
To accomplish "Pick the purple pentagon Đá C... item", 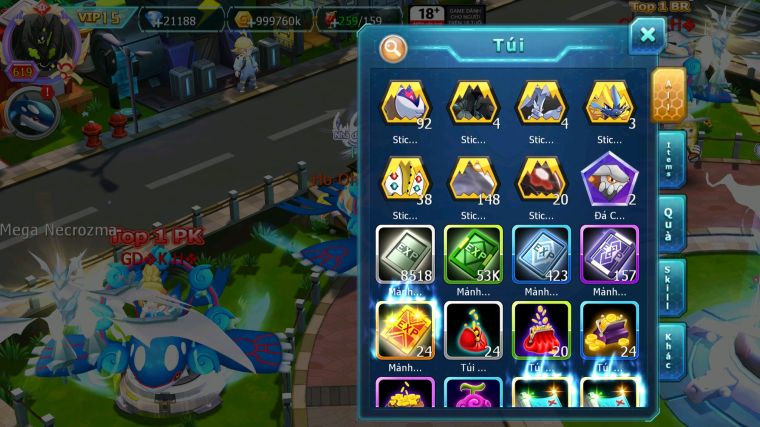I will pos(609,180).
